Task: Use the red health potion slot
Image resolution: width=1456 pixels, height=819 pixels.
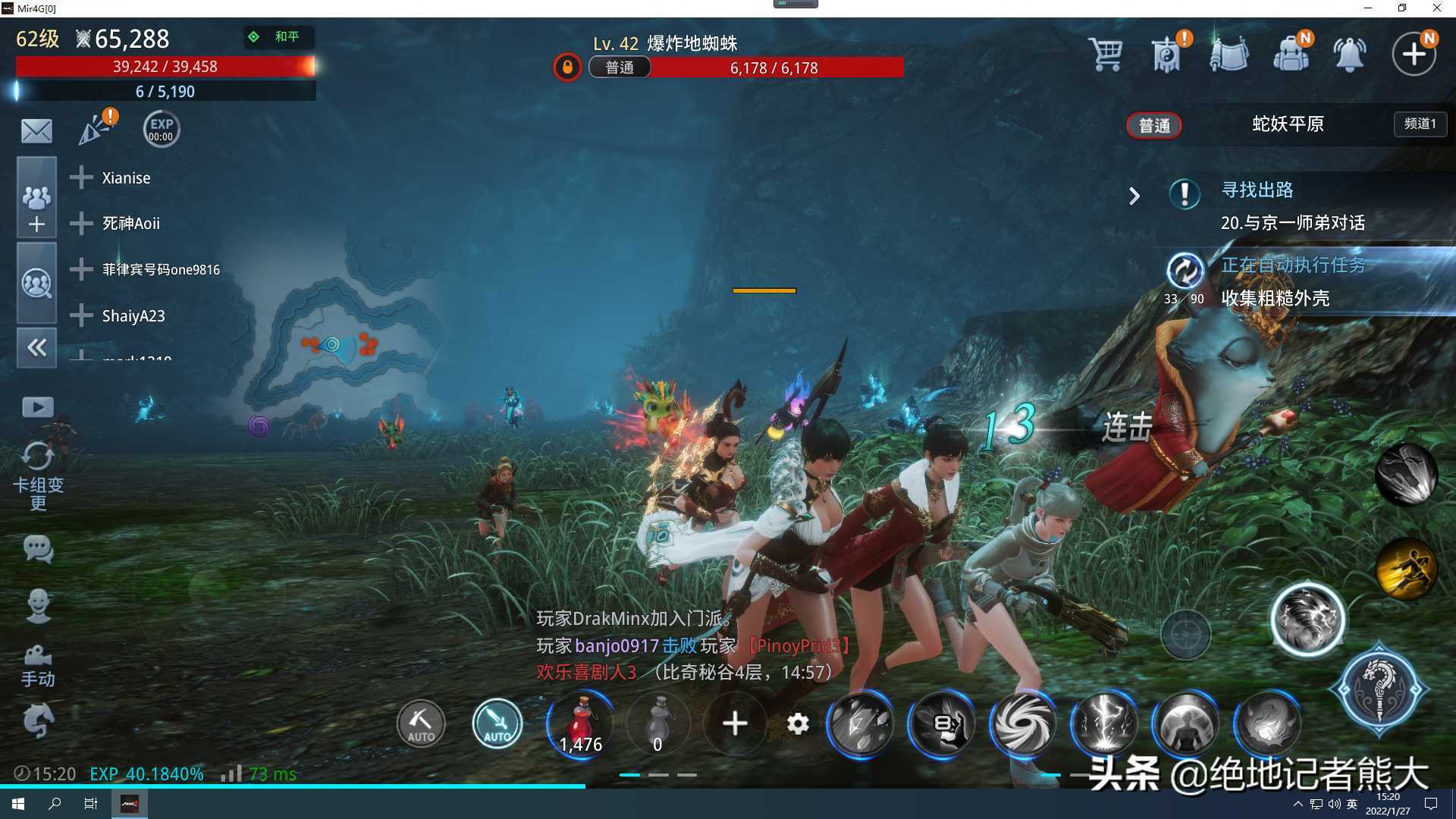Action: tap(580, 724)
